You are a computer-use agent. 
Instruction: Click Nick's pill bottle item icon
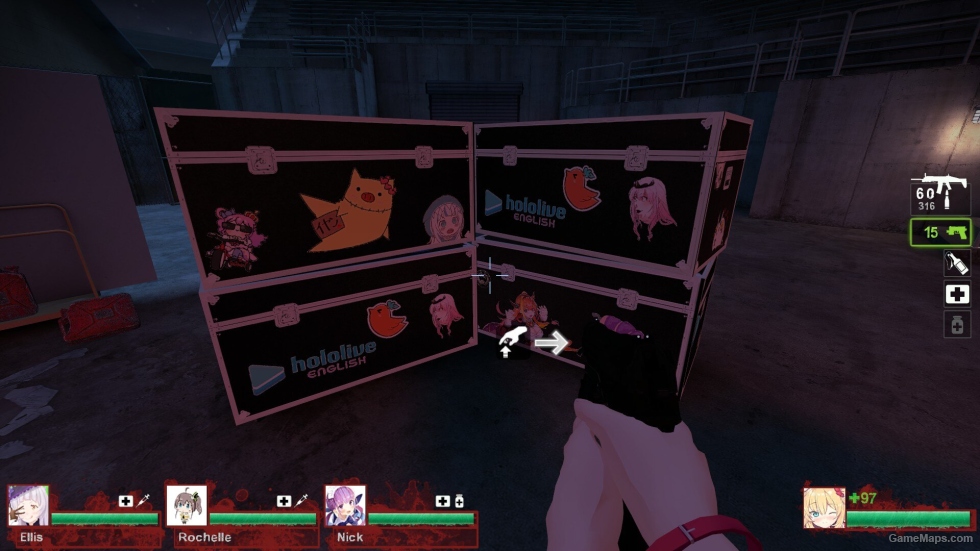[x=458, y=501]
